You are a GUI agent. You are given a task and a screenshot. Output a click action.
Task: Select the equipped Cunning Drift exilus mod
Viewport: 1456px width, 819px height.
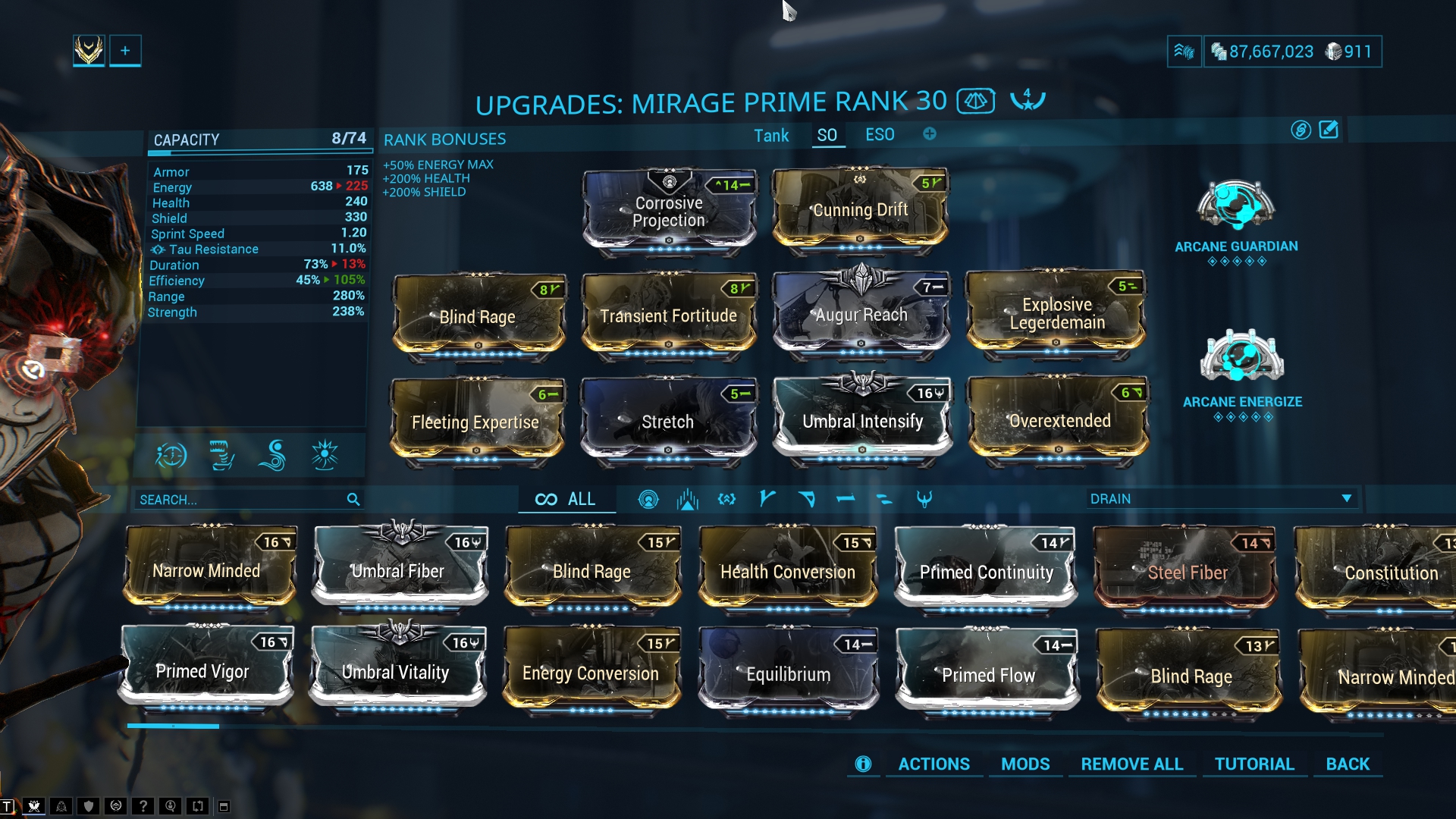coord(860,210)
